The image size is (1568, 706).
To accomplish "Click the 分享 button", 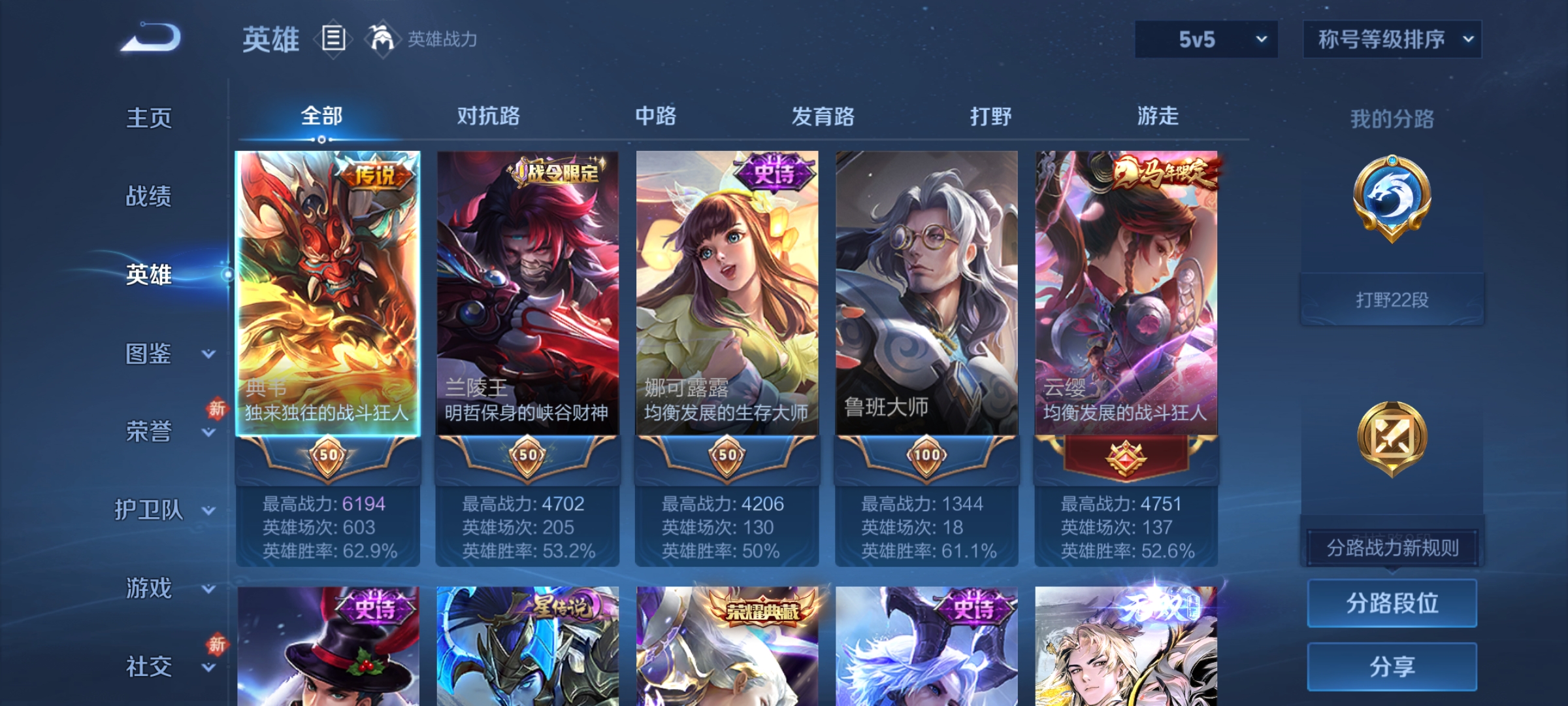I will (1392, 667).
